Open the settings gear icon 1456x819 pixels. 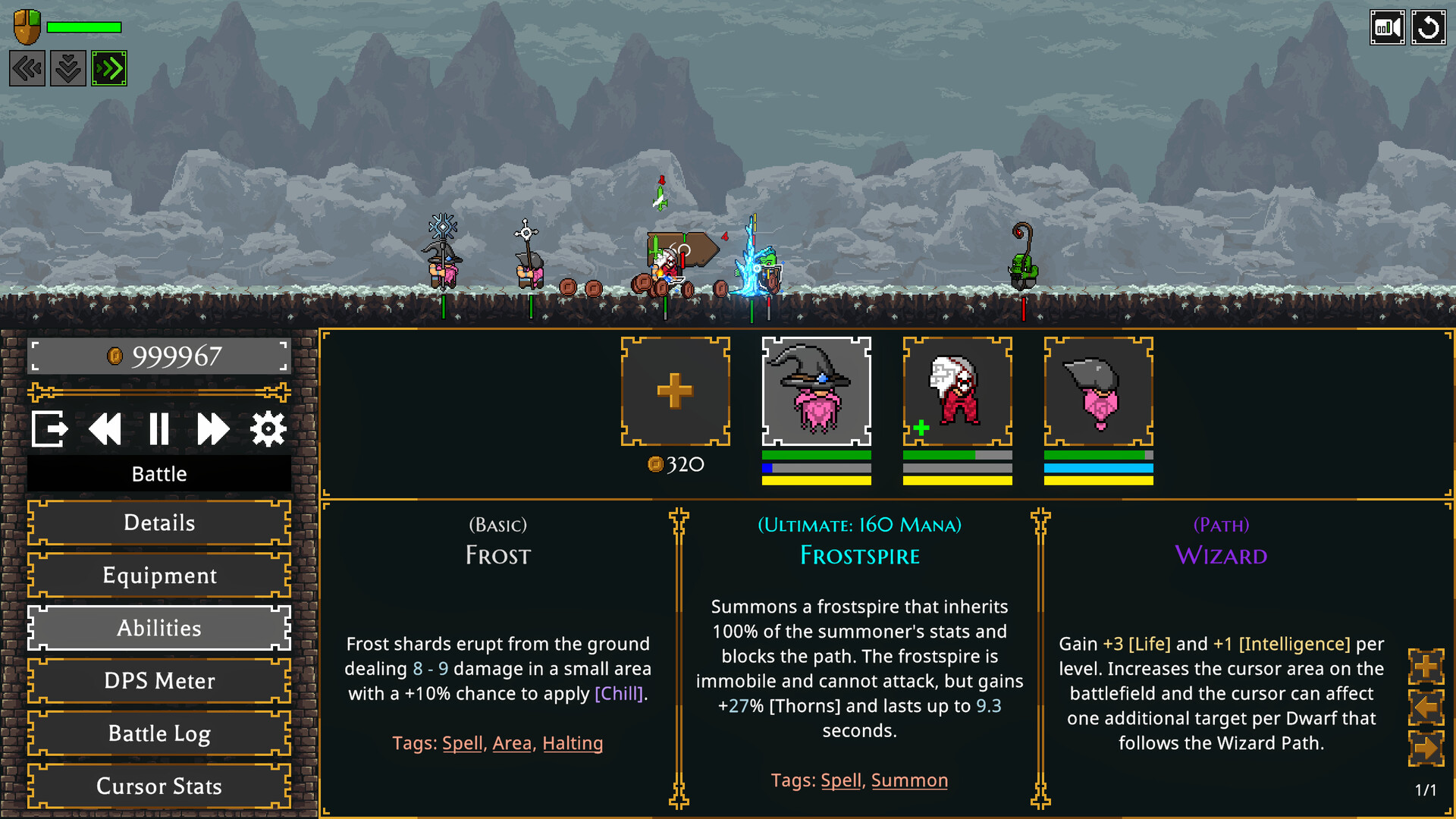(x=268, y=428)
